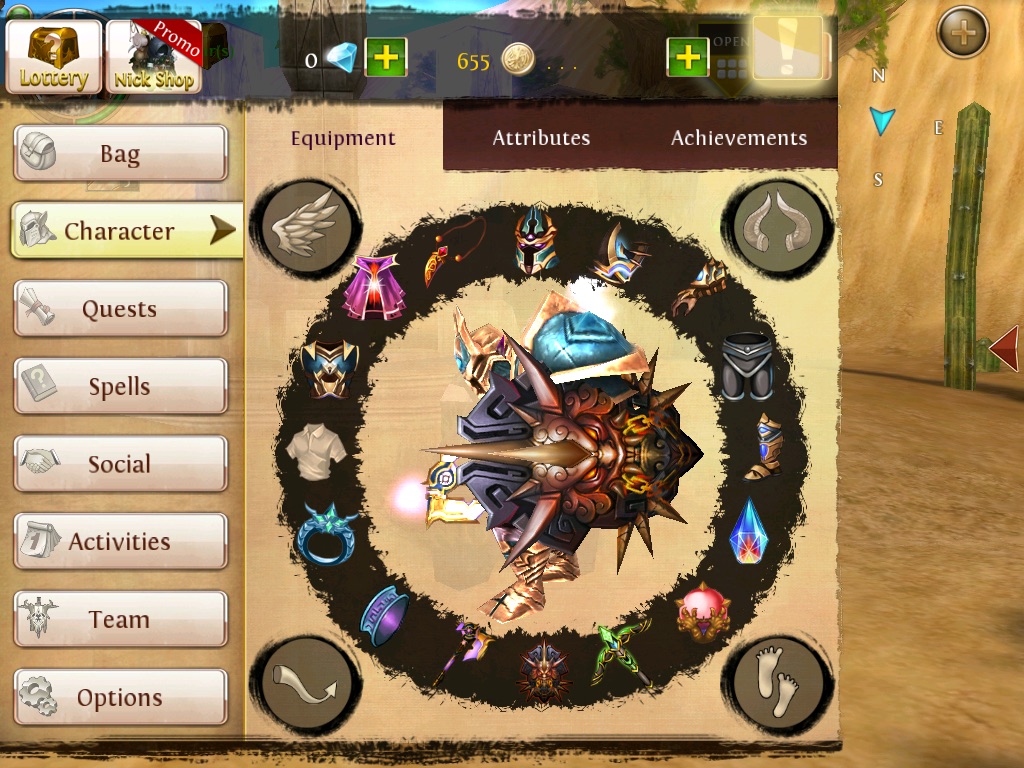Viewport: 1024px width, 768px height.
Task: Open the Bag menu
Action: pos(120,154)
